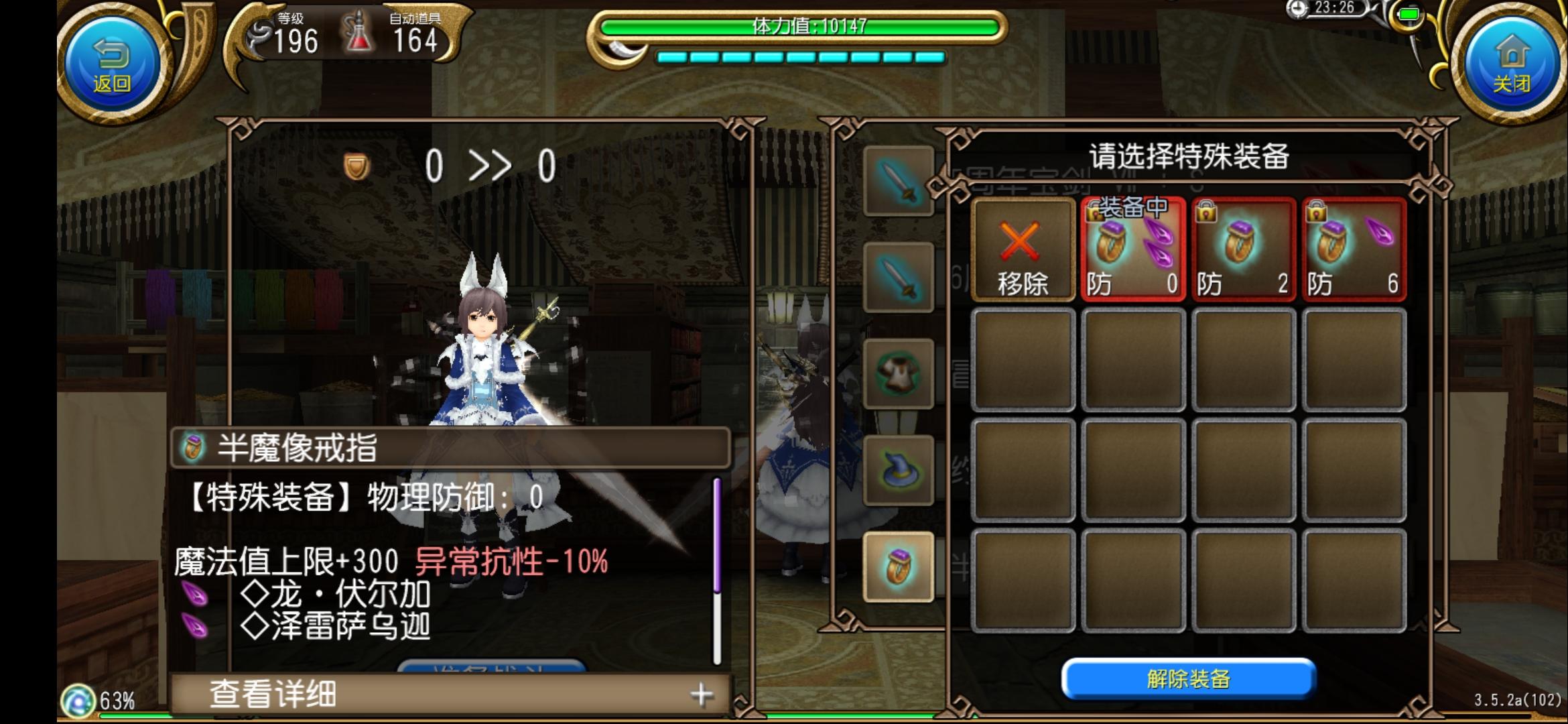
Task: Open the wizard hat equipment category
Action: 898,469
